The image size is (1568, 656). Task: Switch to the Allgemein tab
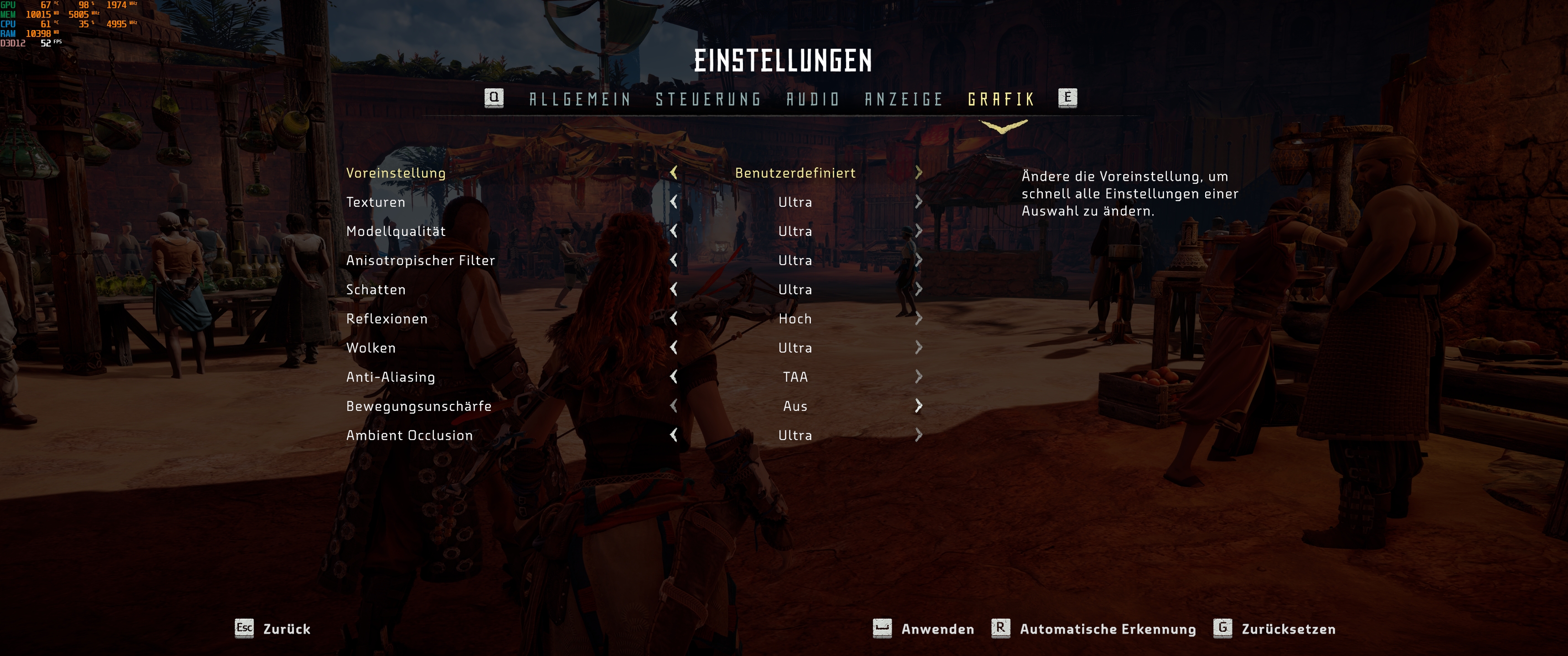579,98
